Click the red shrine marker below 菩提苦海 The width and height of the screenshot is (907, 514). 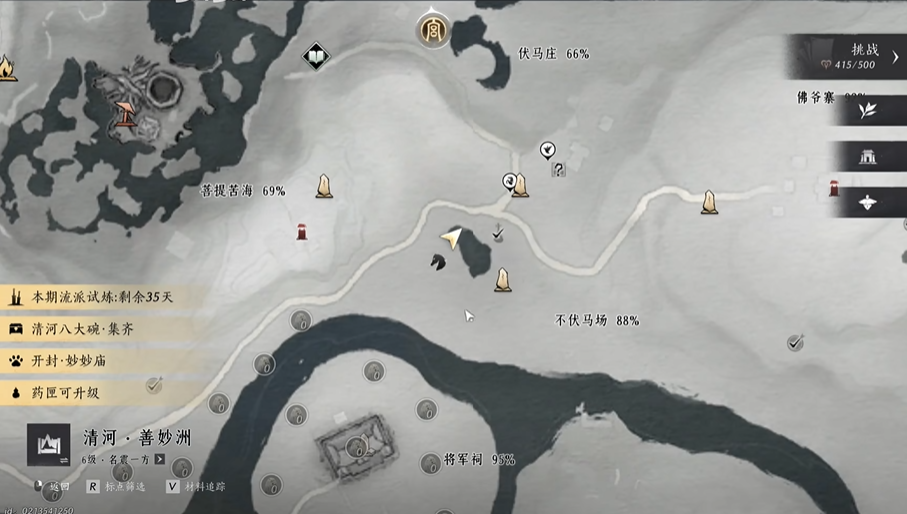point(302,232)
